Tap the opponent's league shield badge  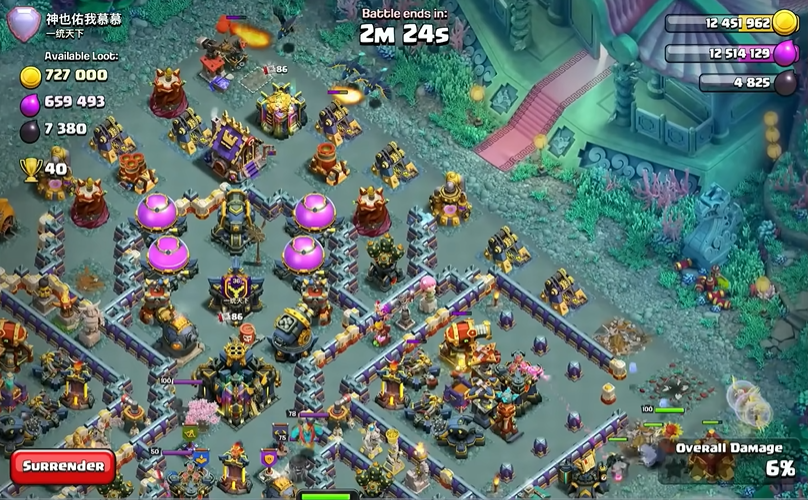pyautogui.click(x=24, y=24)
